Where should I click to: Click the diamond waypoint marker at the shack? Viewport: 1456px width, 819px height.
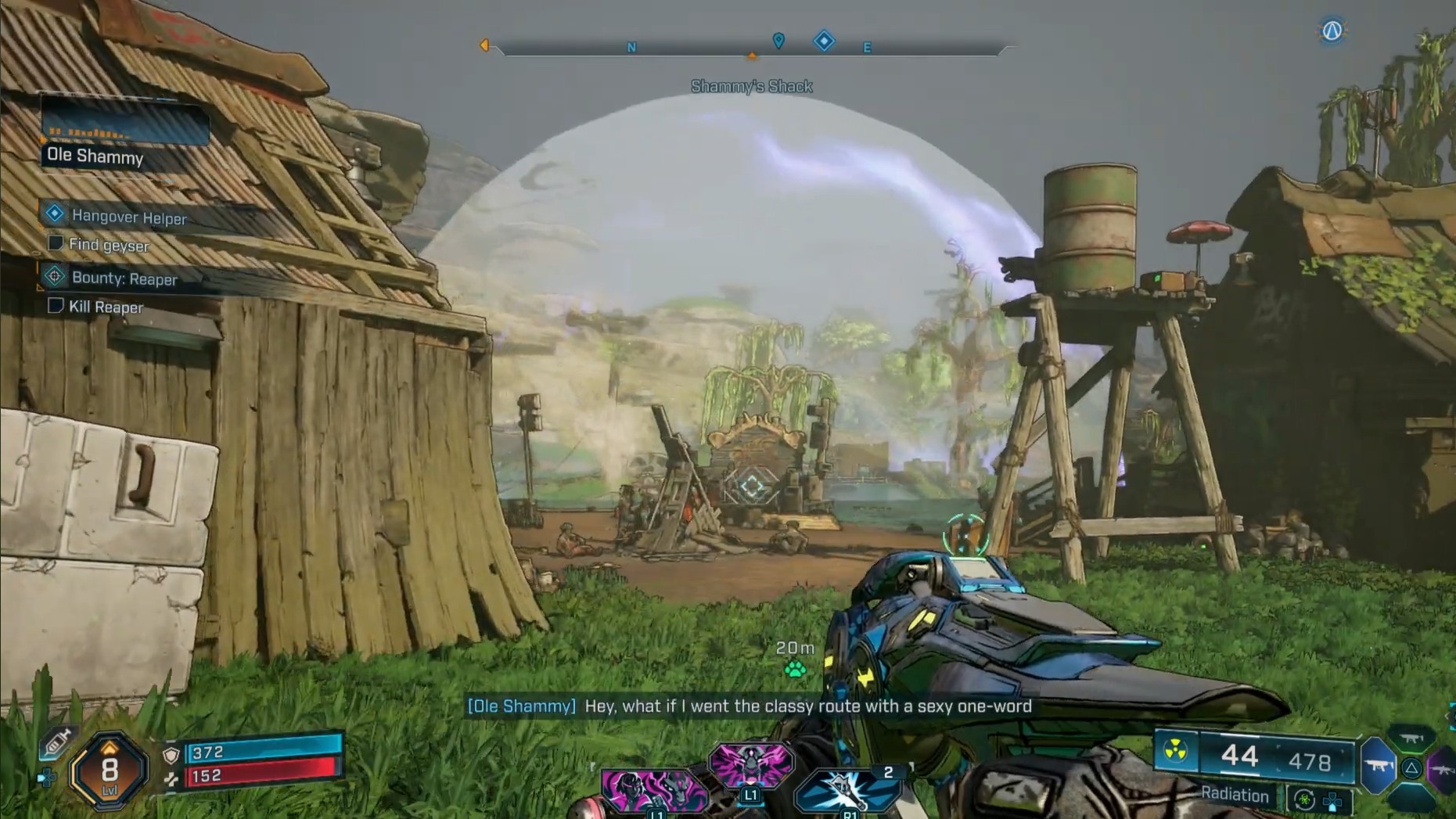(x=752, y=487)
